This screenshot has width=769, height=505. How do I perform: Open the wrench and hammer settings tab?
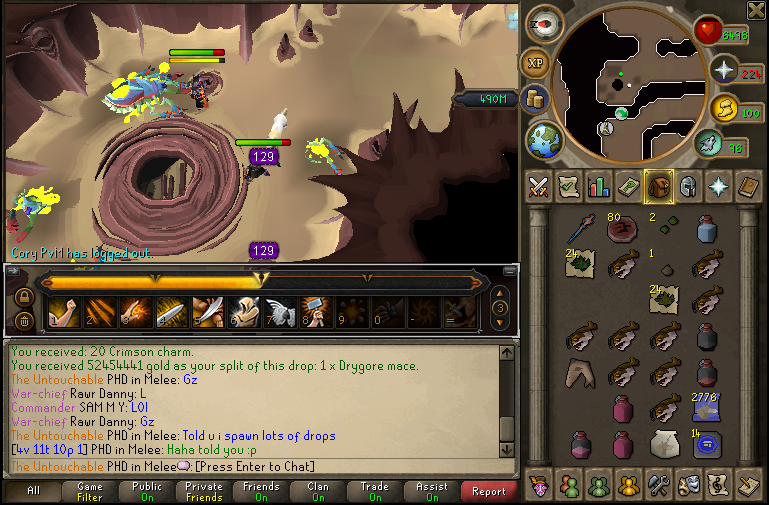(659, 486)
